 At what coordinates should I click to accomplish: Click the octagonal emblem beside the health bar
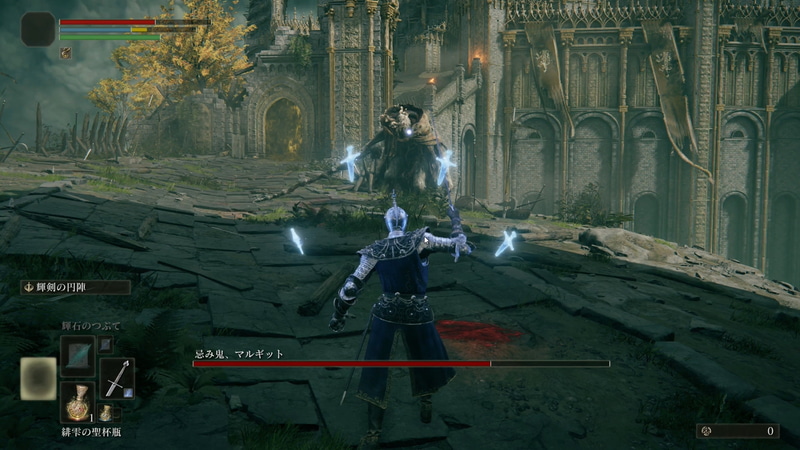[x=37, y=30]
